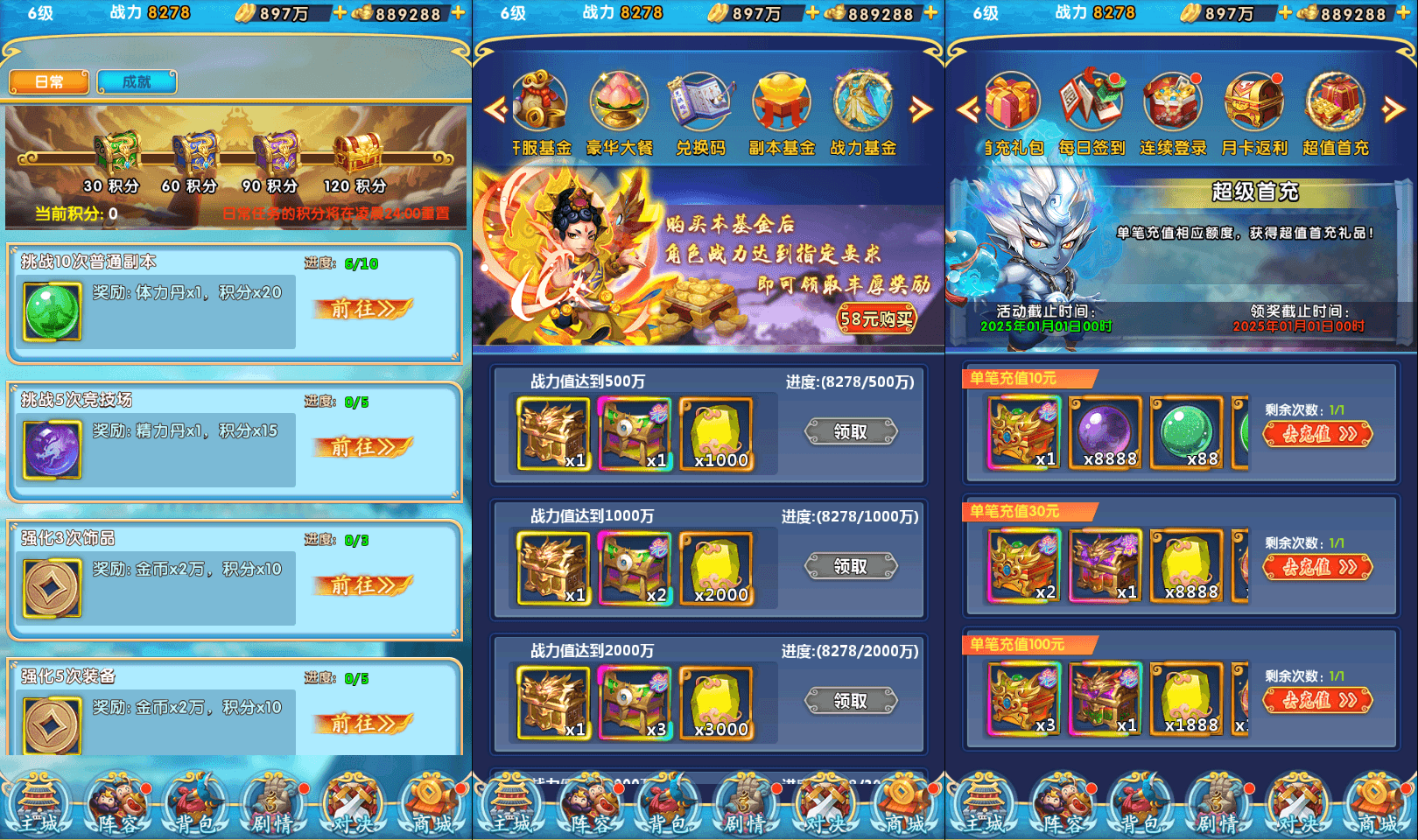Screen dimensions: 1418x840
Task: Claim 领取 for 战力值达到500万 reward
Action: coord(852,432)
